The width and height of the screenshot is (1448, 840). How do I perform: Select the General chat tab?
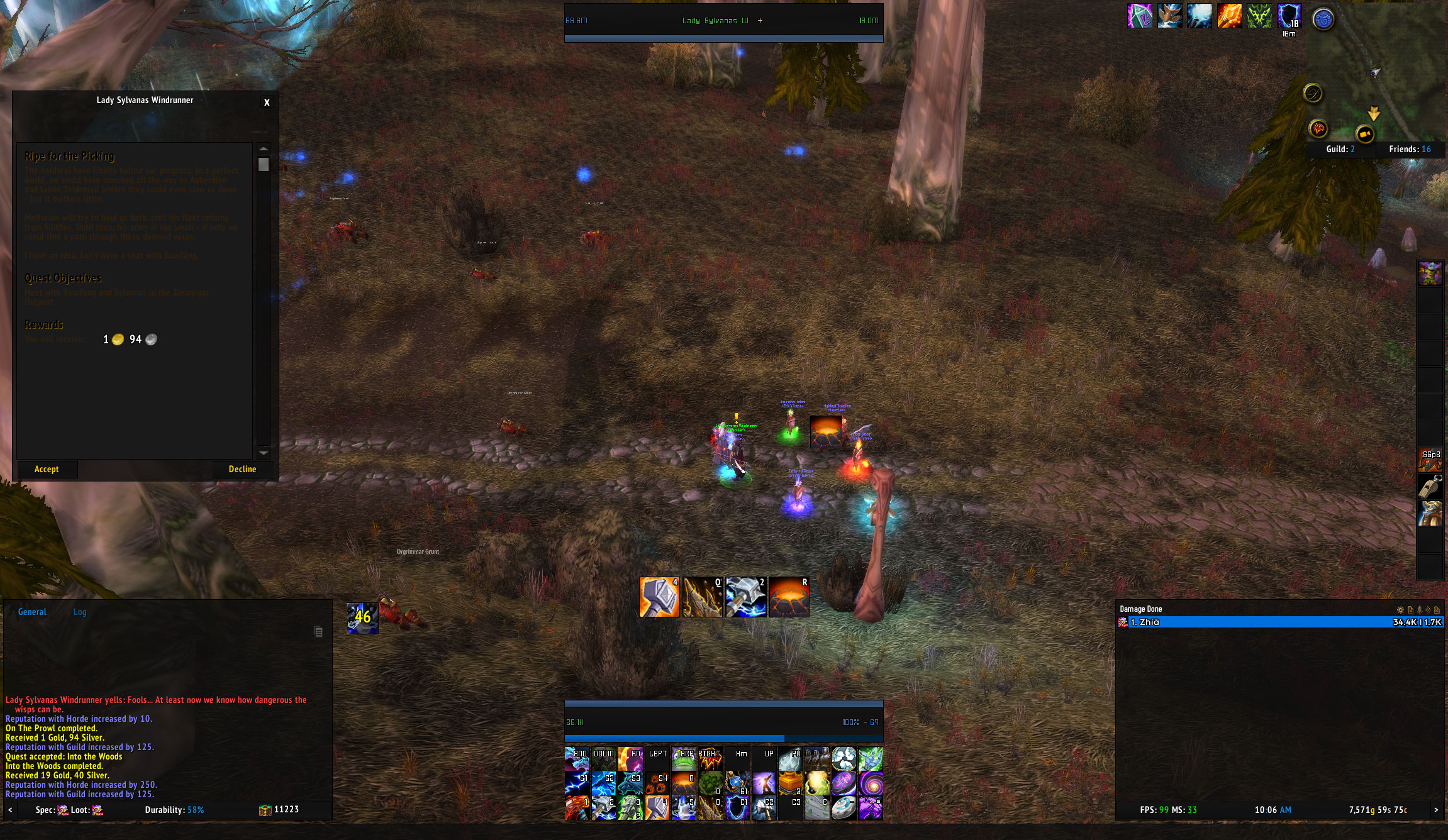[x=32, y=612]
